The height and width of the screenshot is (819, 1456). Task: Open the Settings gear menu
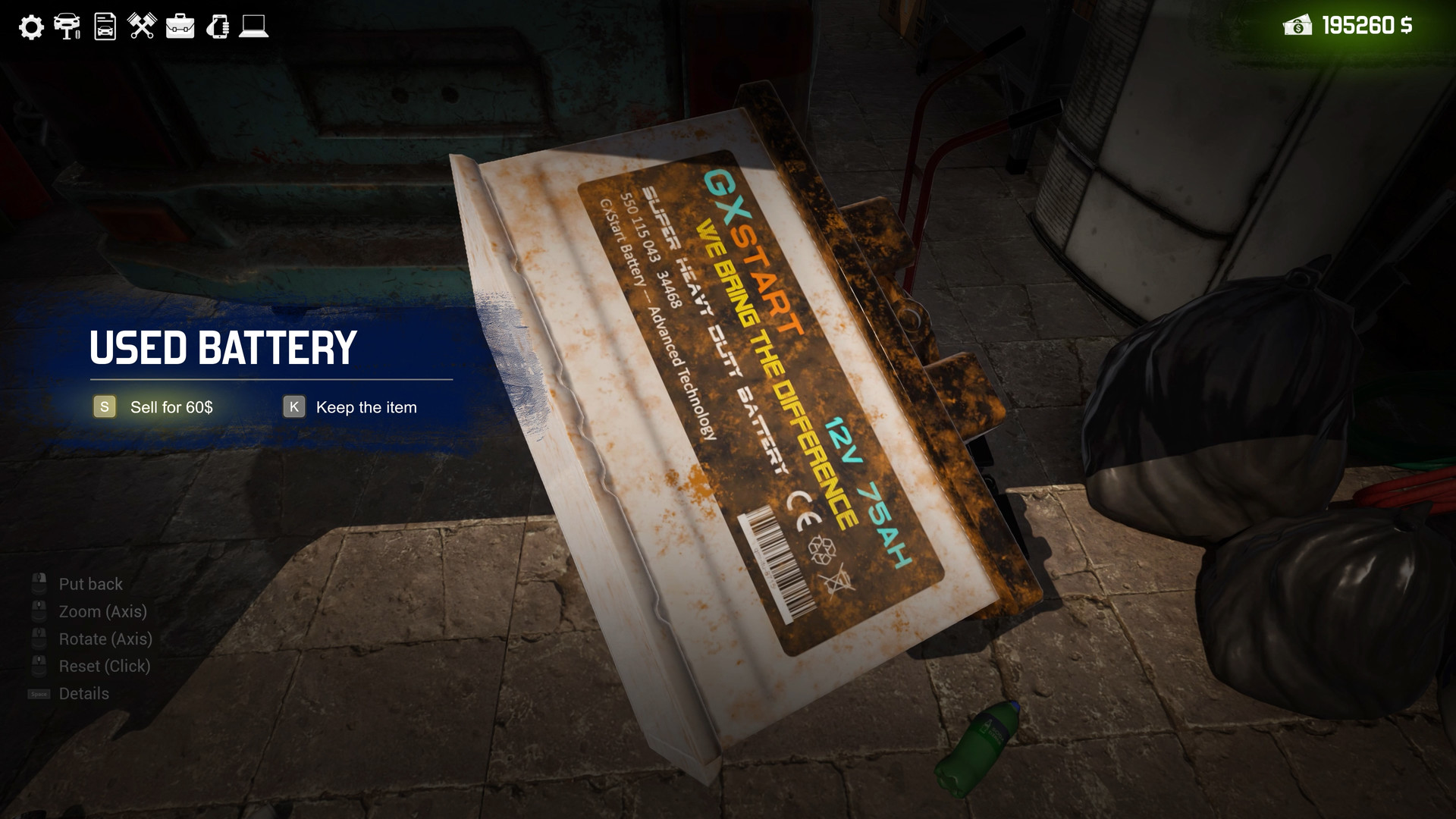tap(31, 27)
